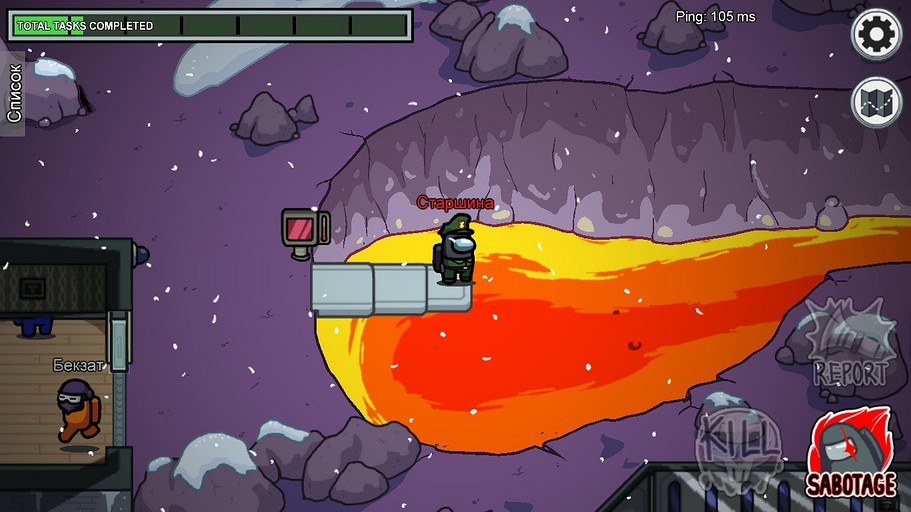
Task: Activate the Sabotage button
Action: coord(851,457)
